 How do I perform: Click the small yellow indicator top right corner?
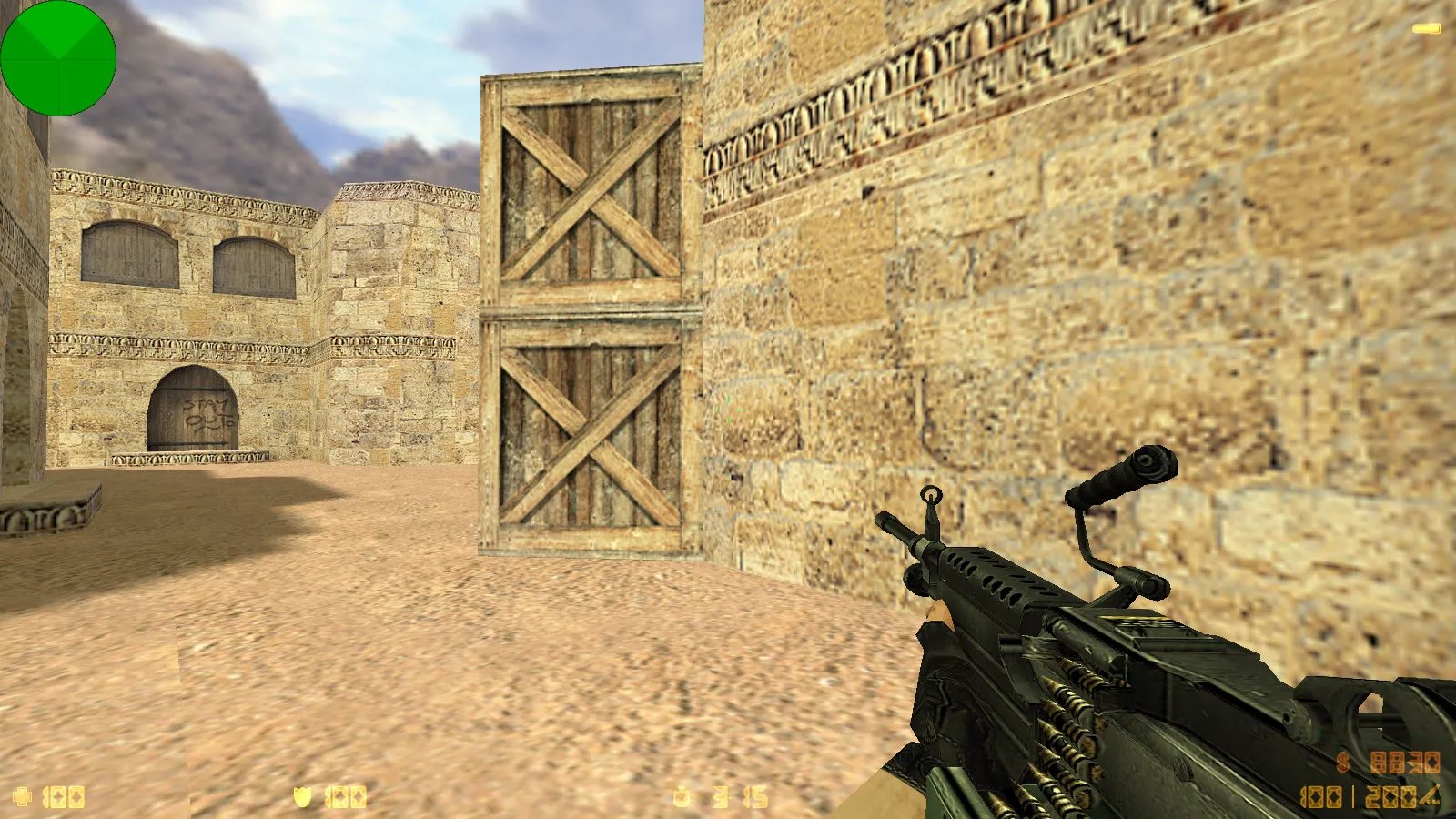(x=1427, y=27)
